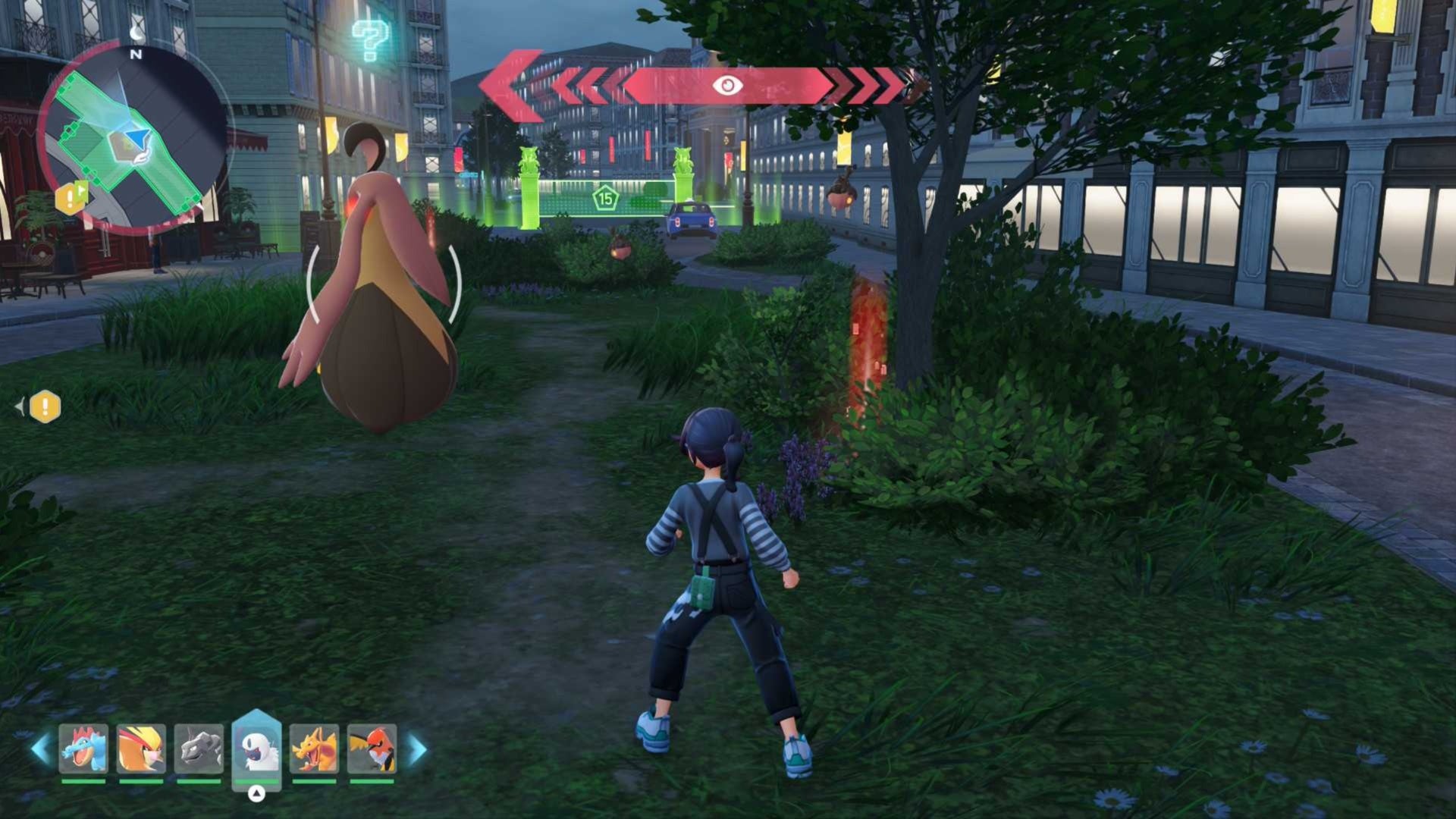Image resolution: width=1456 pixels, height=819 pixels.
Task: Click Absol's green health bar
Action: click(x=256, y=783)
